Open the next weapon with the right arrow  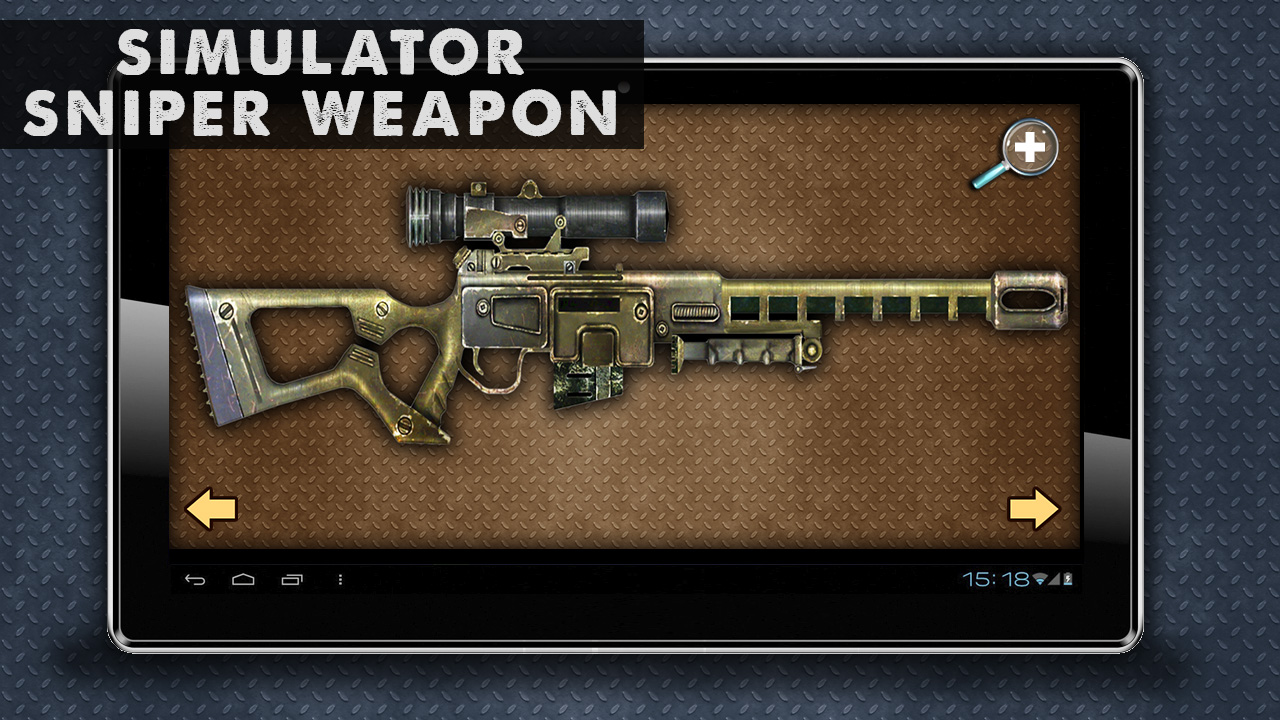coord(1034,510)
